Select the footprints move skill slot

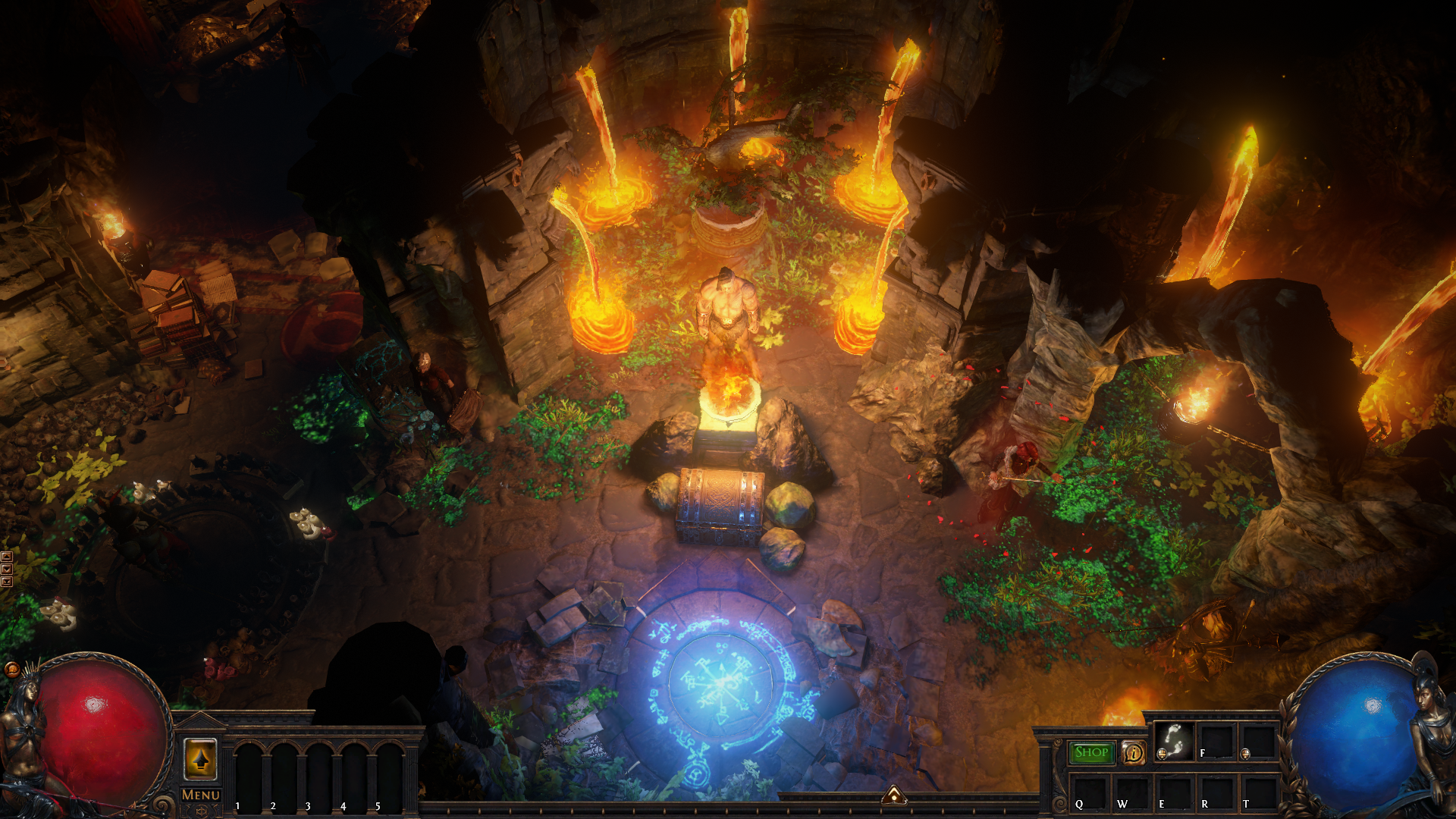[x=1174, y=740]
